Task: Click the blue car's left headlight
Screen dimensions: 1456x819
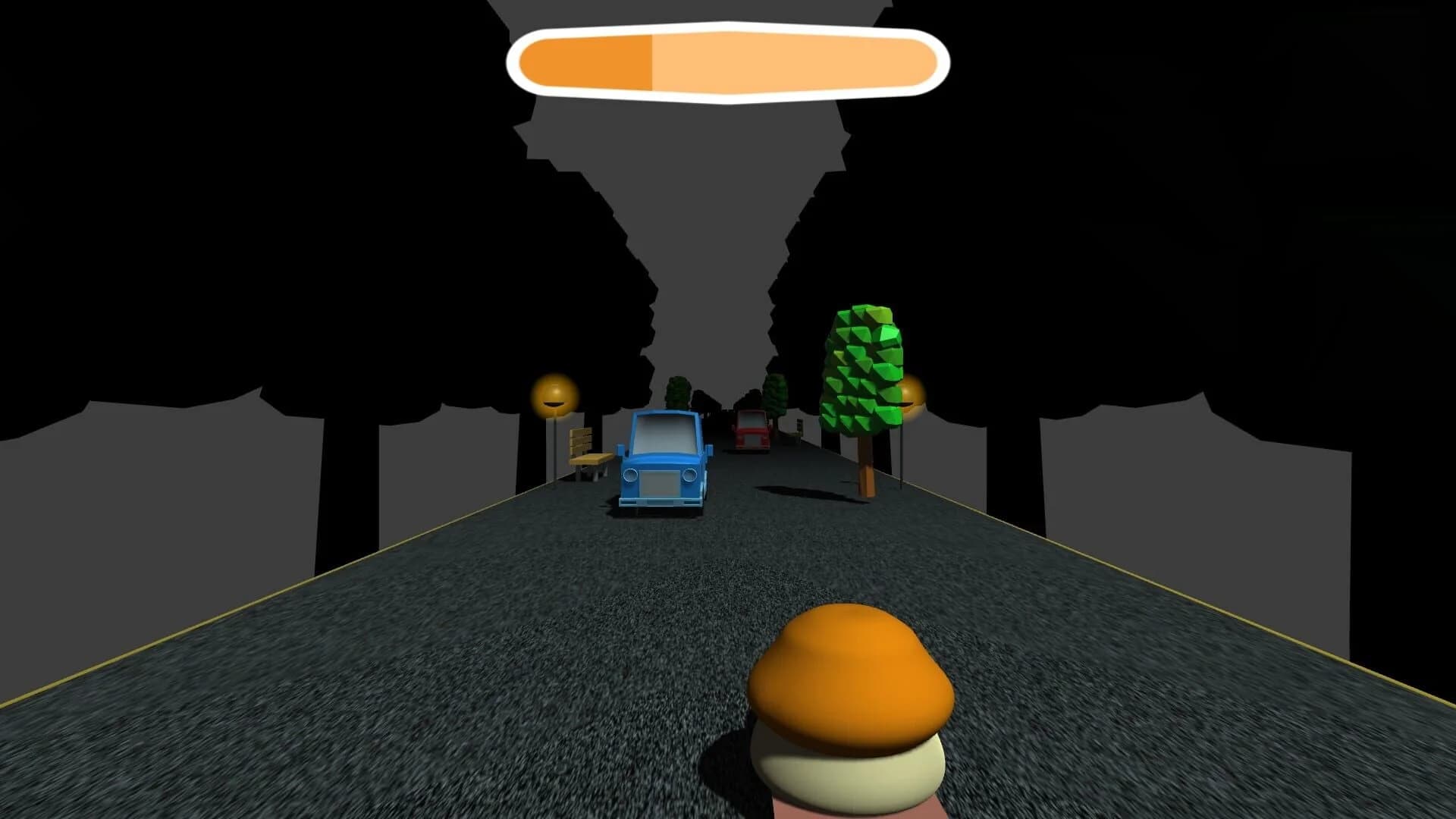Action: 631,475
